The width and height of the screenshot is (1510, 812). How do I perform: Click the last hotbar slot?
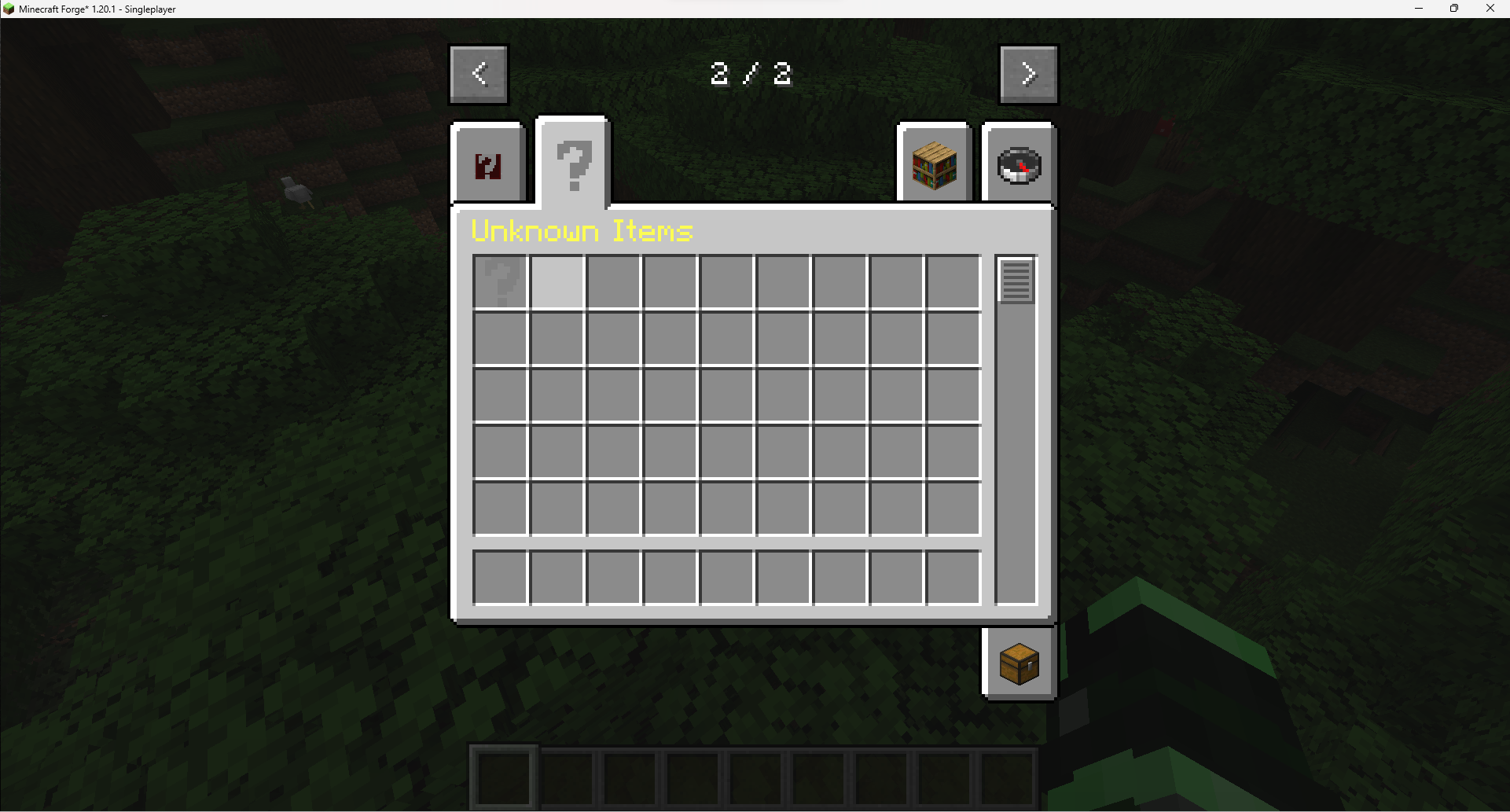(1007, 777)
